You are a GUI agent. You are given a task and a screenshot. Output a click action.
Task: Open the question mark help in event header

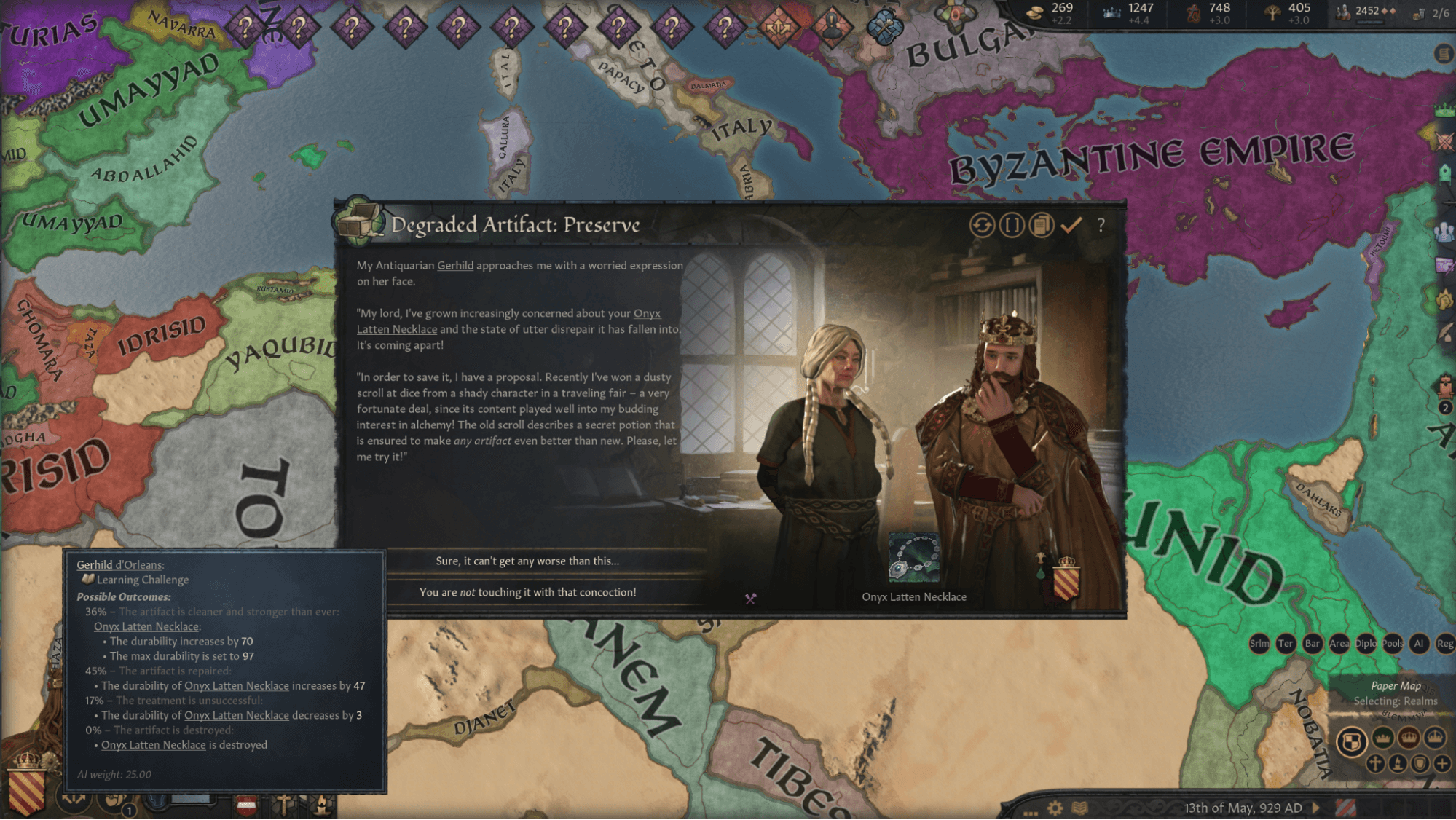[x=1101, y=225]
